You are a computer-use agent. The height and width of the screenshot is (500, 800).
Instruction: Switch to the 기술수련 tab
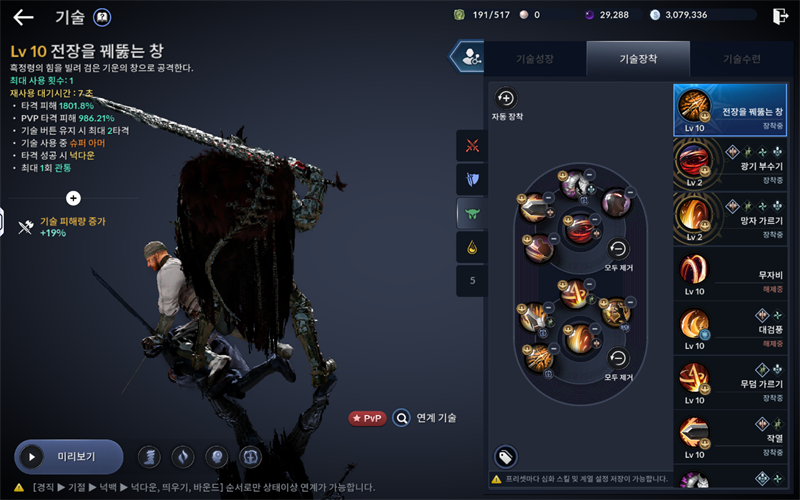click(741, 59)
